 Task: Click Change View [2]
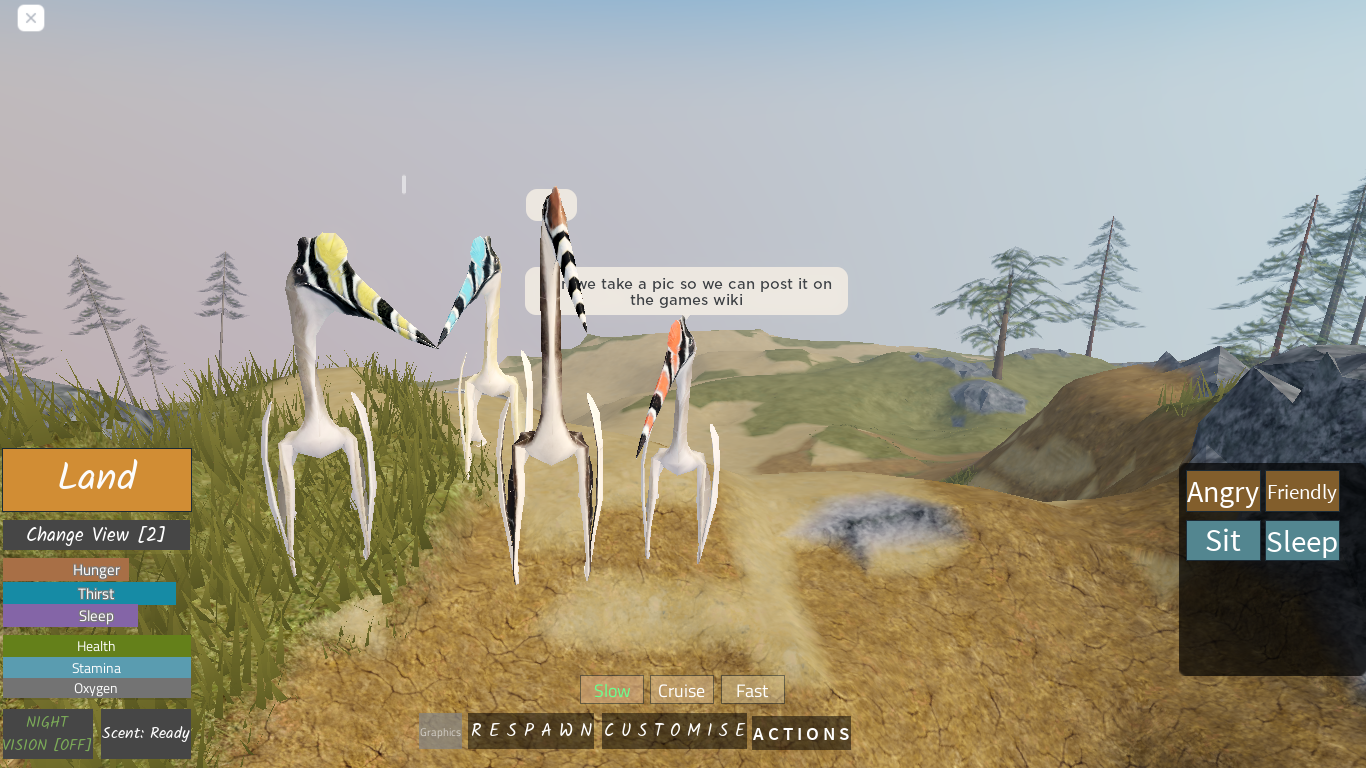[96, 534]
